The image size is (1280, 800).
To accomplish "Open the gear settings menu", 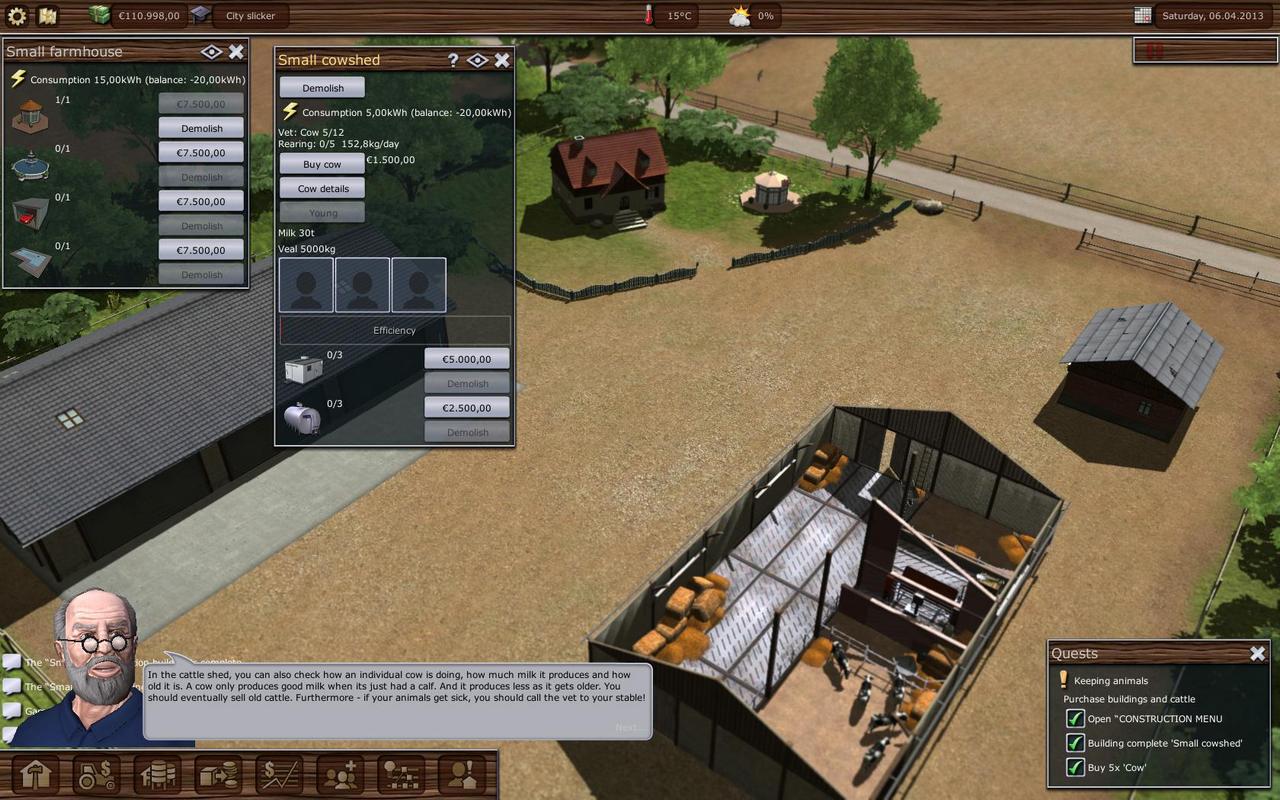I will [17, 16].
